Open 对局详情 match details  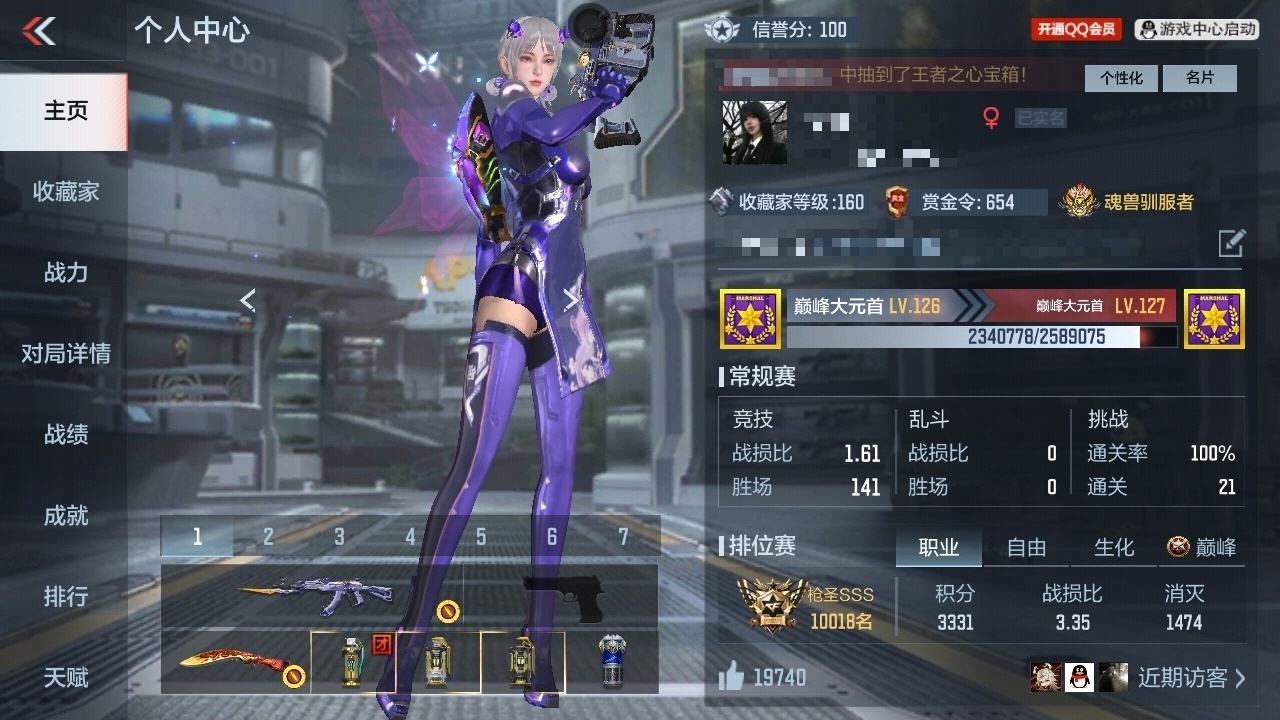[65, 353]
